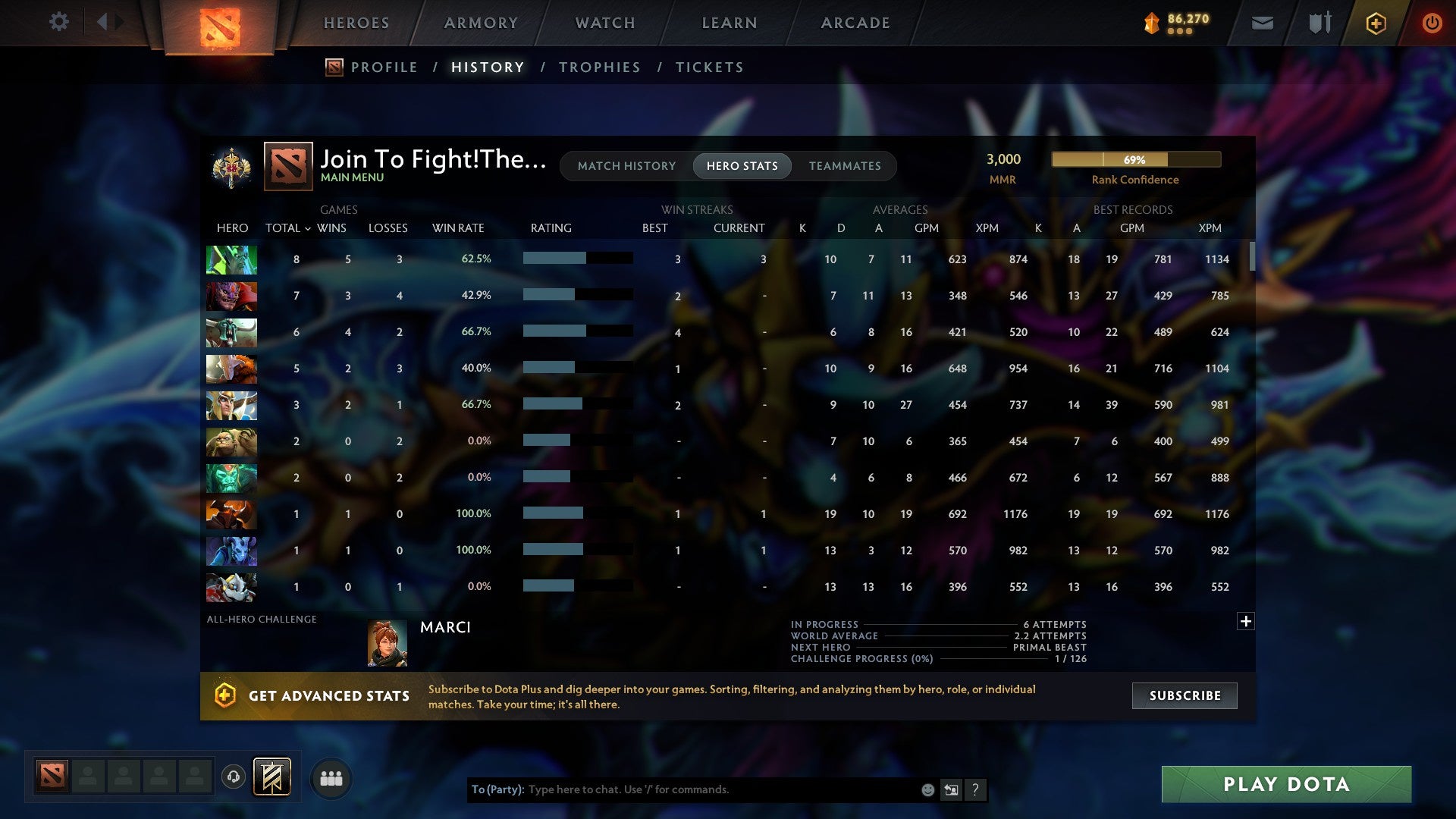Click the armory shield and sword icon
Viewport: 1456px width, 819px height.
pos(1319,23)
